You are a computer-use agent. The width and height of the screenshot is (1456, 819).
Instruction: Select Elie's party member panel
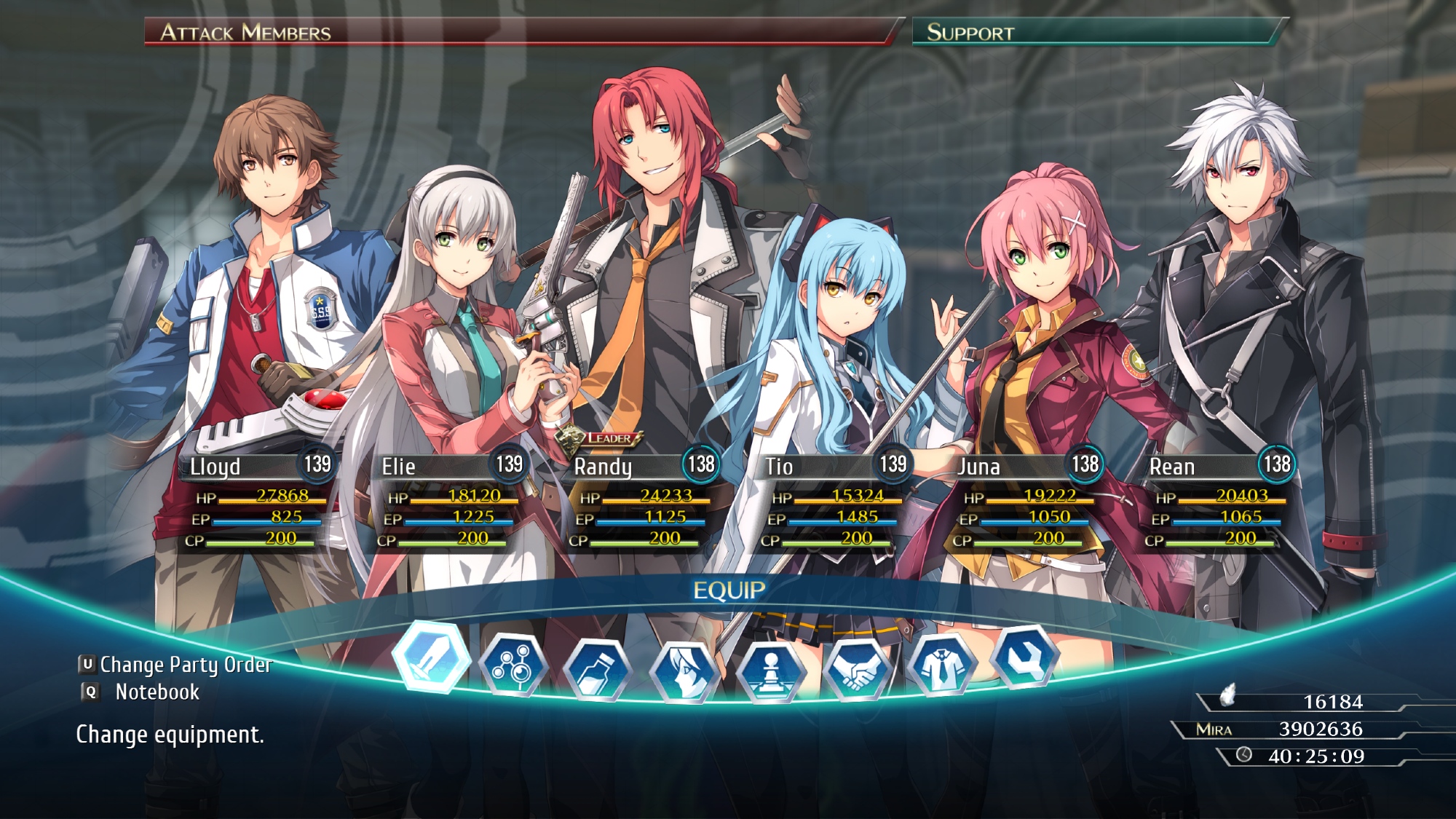click(447, 501)
